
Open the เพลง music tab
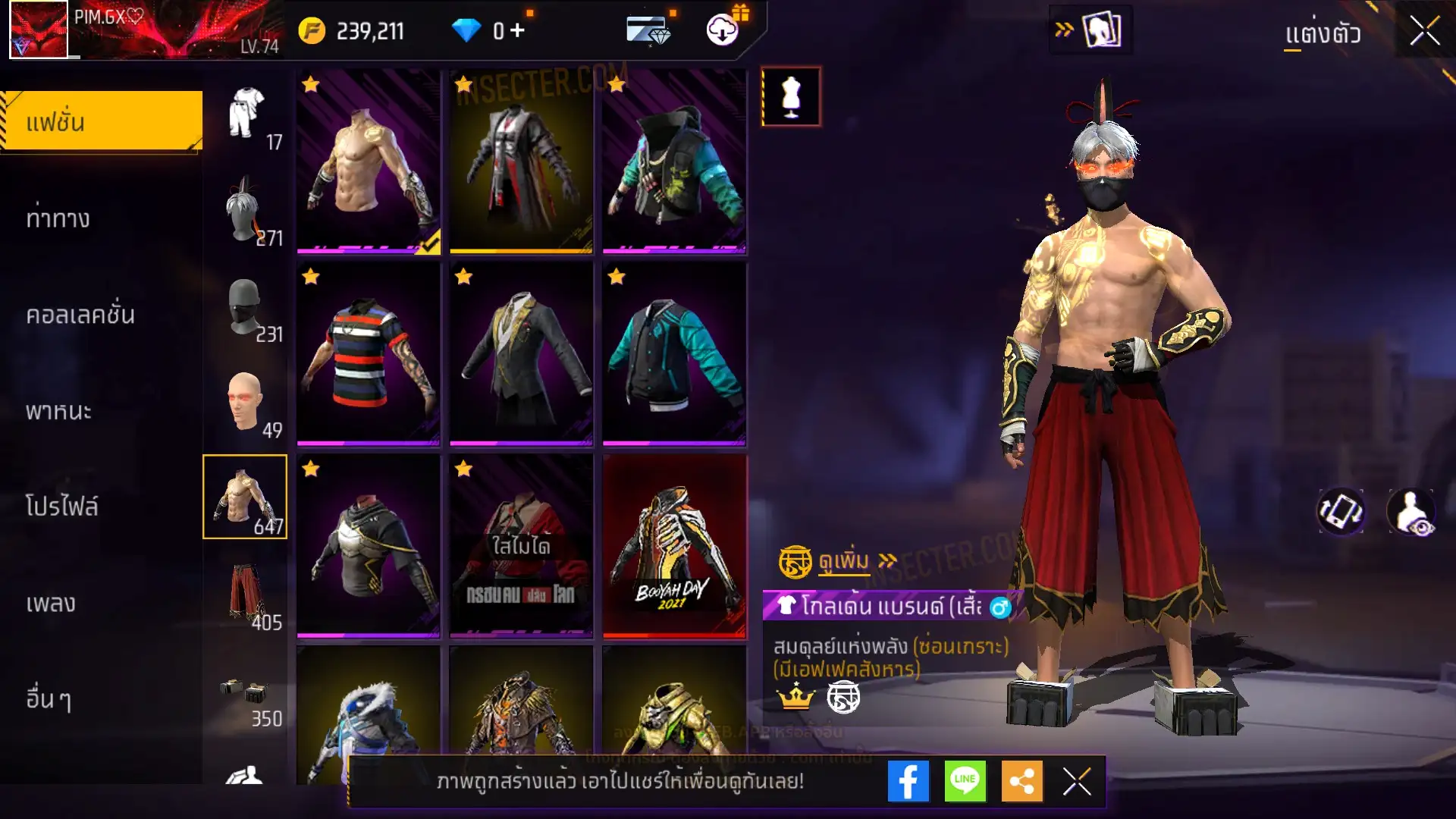(51, 604)
